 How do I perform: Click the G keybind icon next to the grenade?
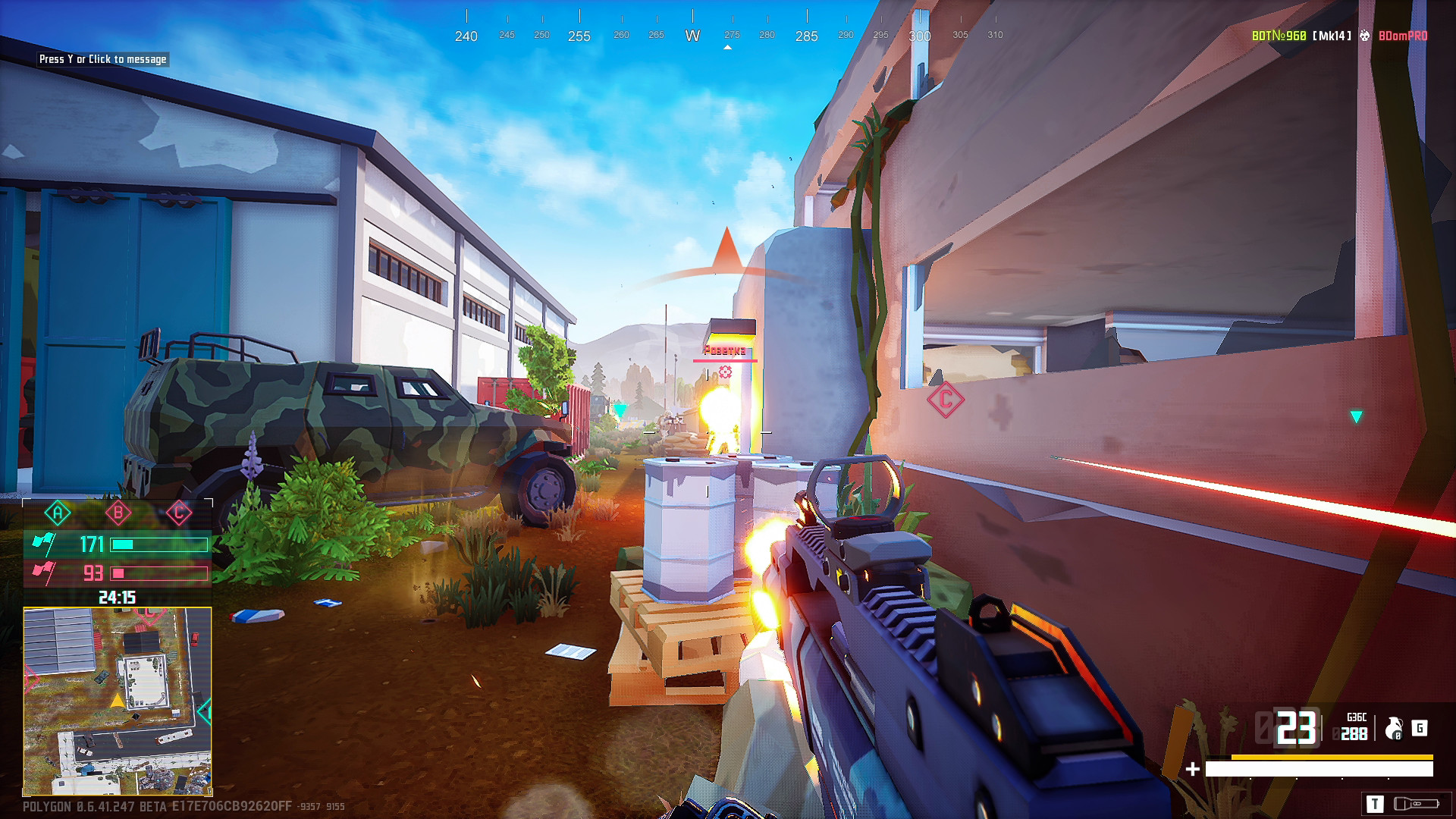pyautogui.click(x=1420, y=728)
